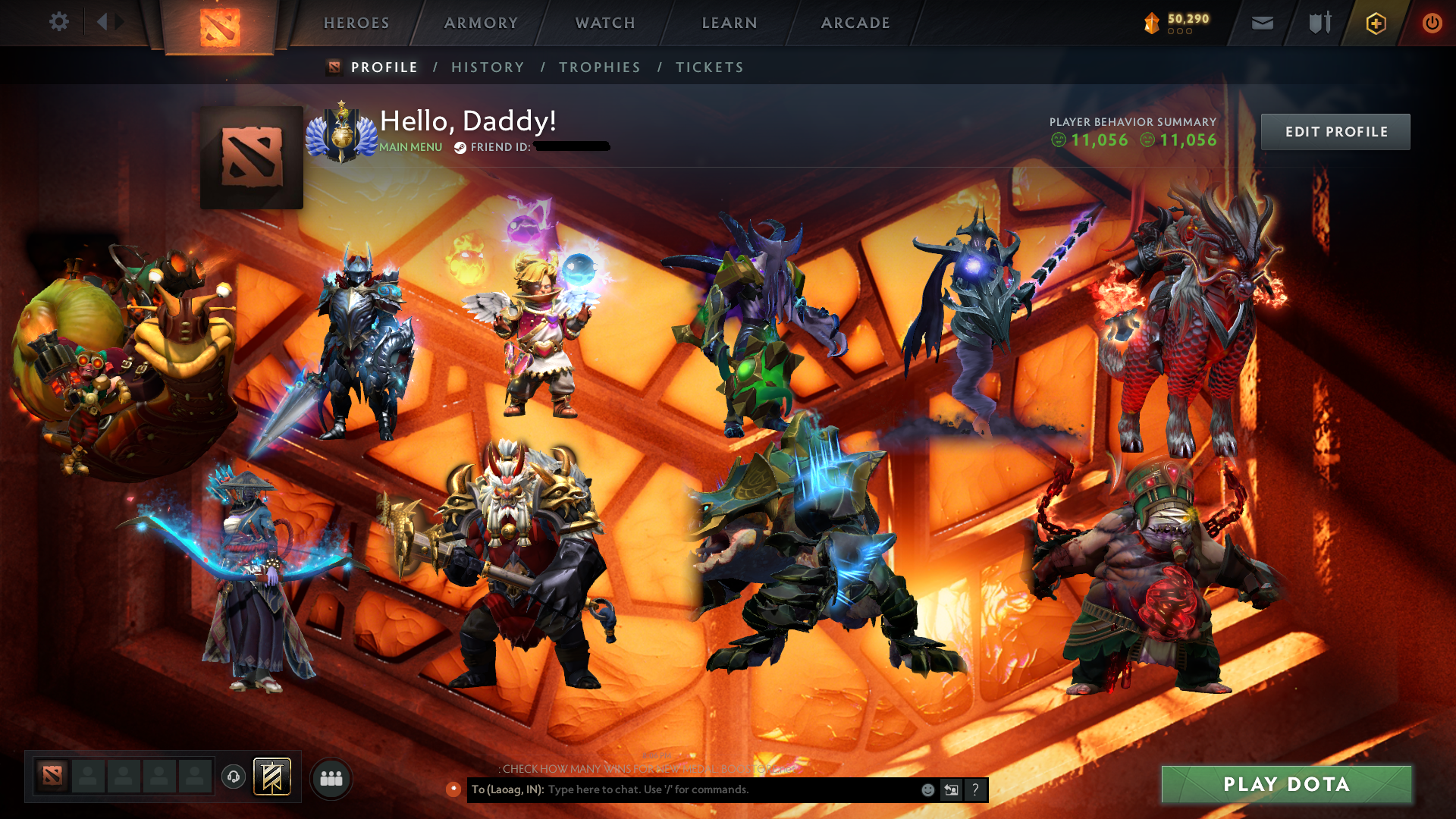The width and height of the screenshot is (1456, 819).
Task: Open the chat emoticon picker
Action: [x=927, y=790]
